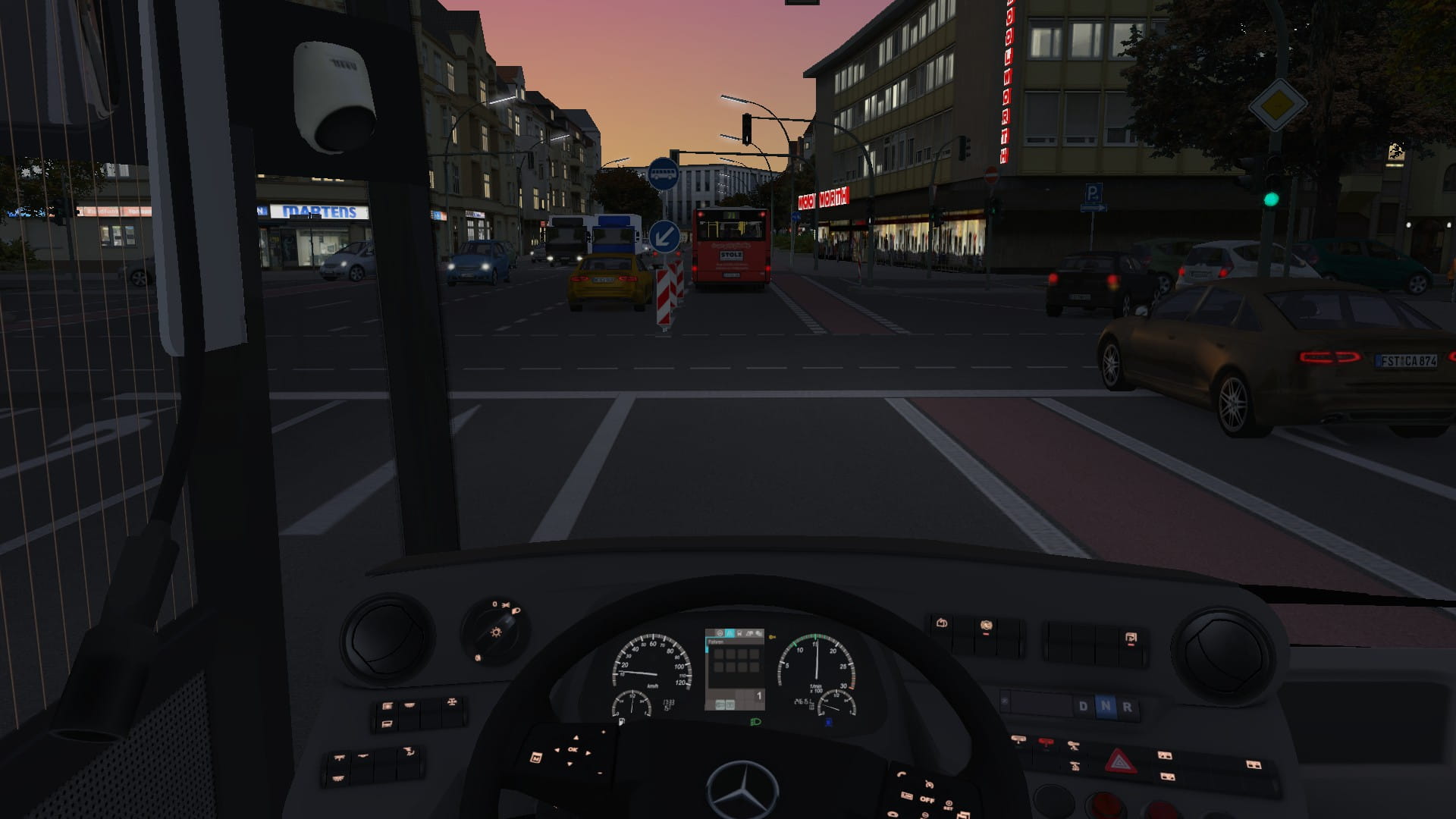Select the central dashboard info display
Image resolution: width=1456 pixels, height=819 pixels.
[734, 669]
